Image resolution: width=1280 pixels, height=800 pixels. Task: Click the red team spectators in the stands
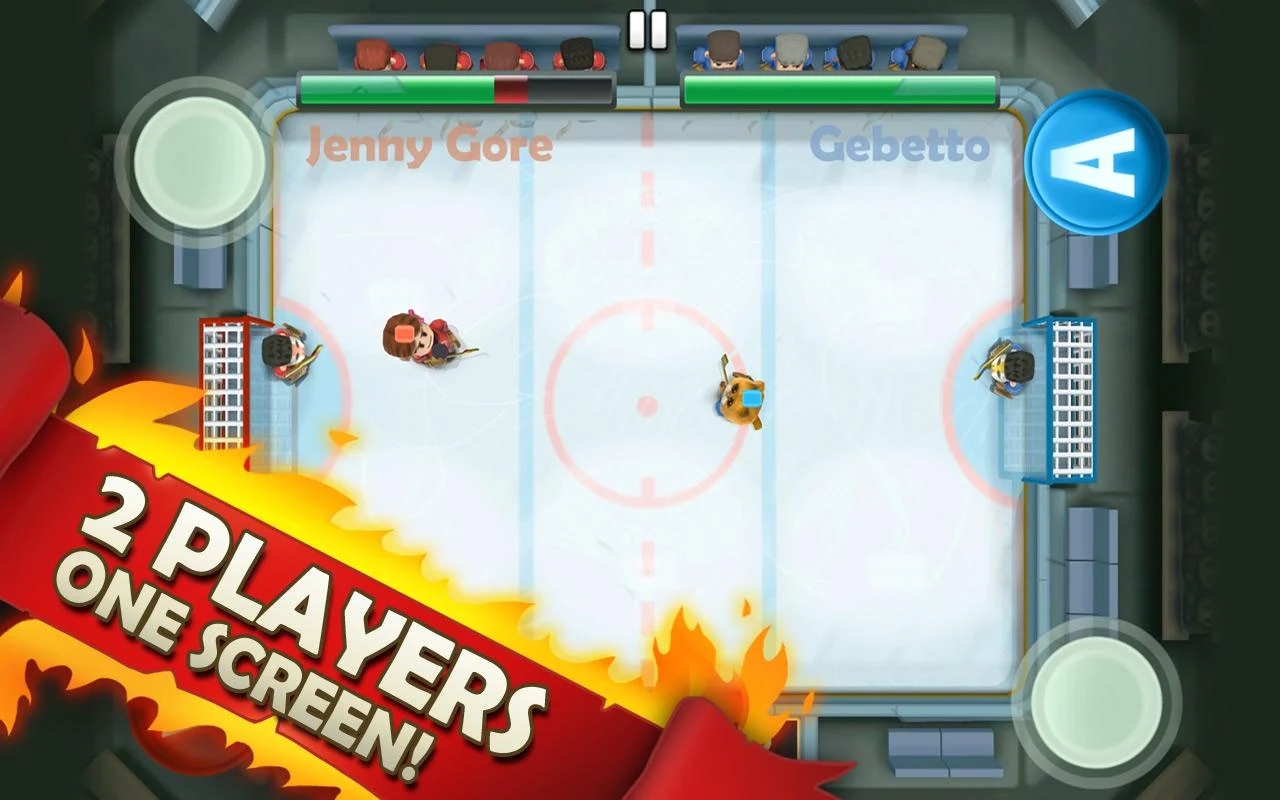coord(470,50)
